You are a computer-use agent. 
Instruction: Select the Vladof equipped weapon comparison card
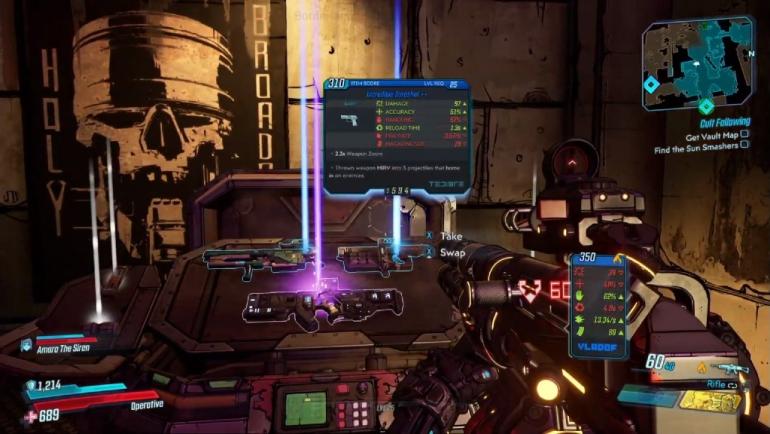[x=601, y=305]
